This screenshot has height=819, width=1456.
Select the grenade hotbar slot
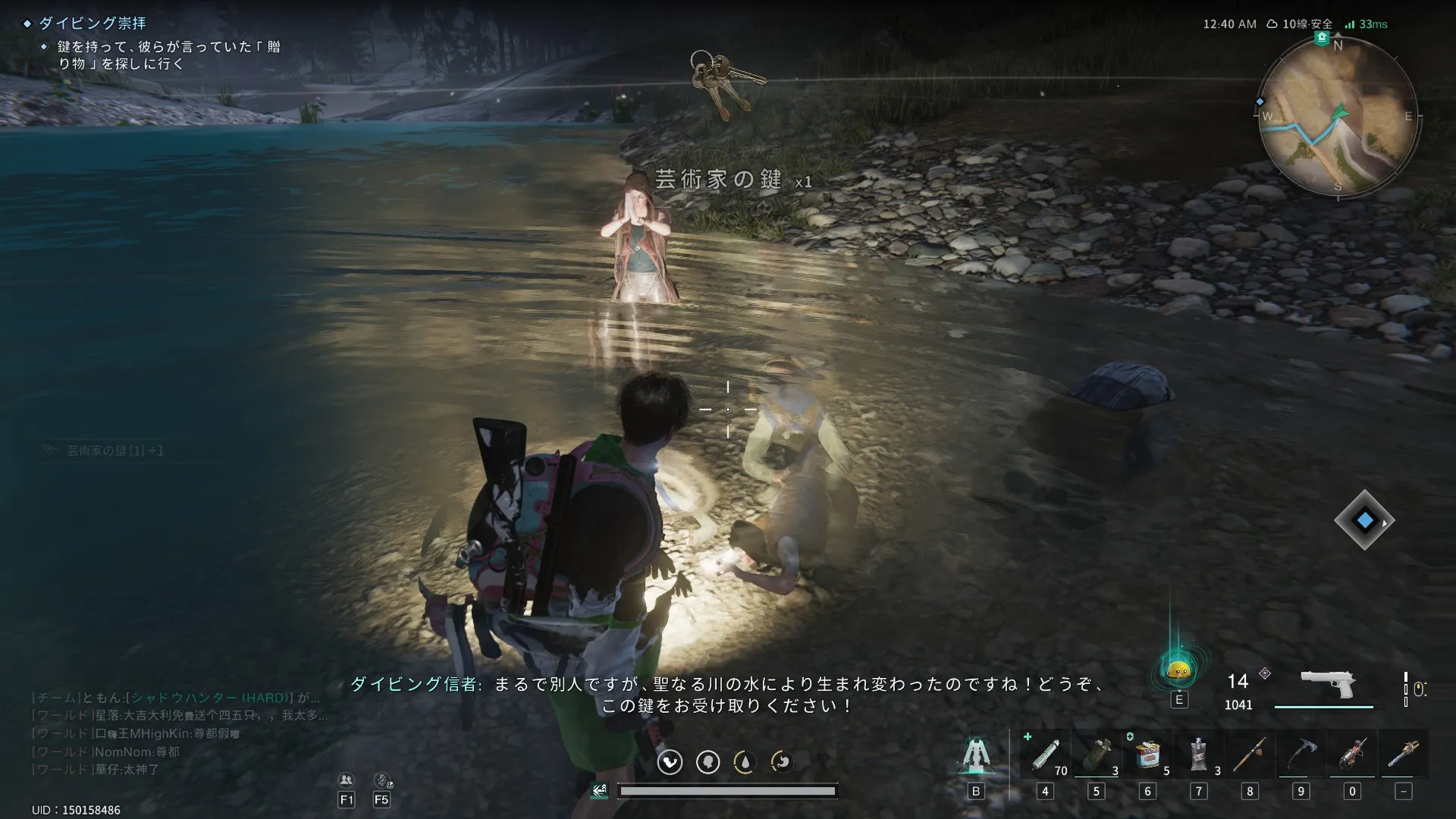tap(1096, 755)
